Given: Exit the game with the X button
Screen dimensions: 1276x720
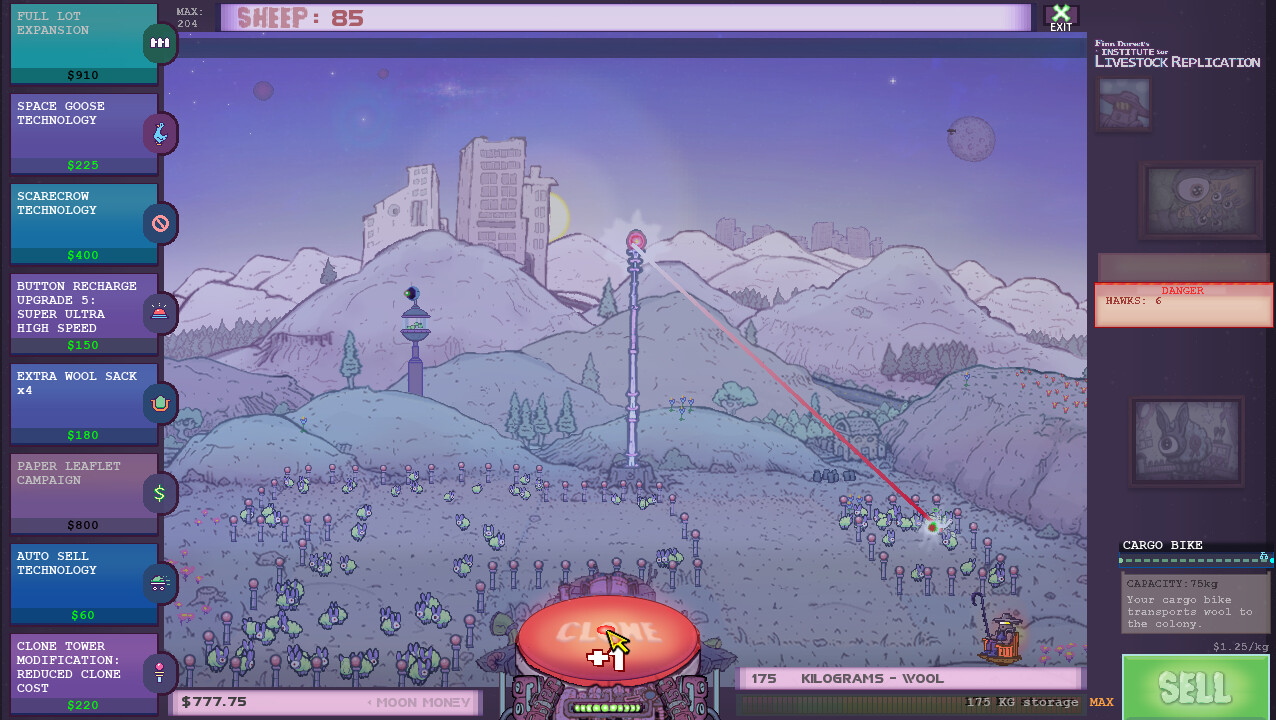Looking at the screenshot, I should tap(1061, 16).
